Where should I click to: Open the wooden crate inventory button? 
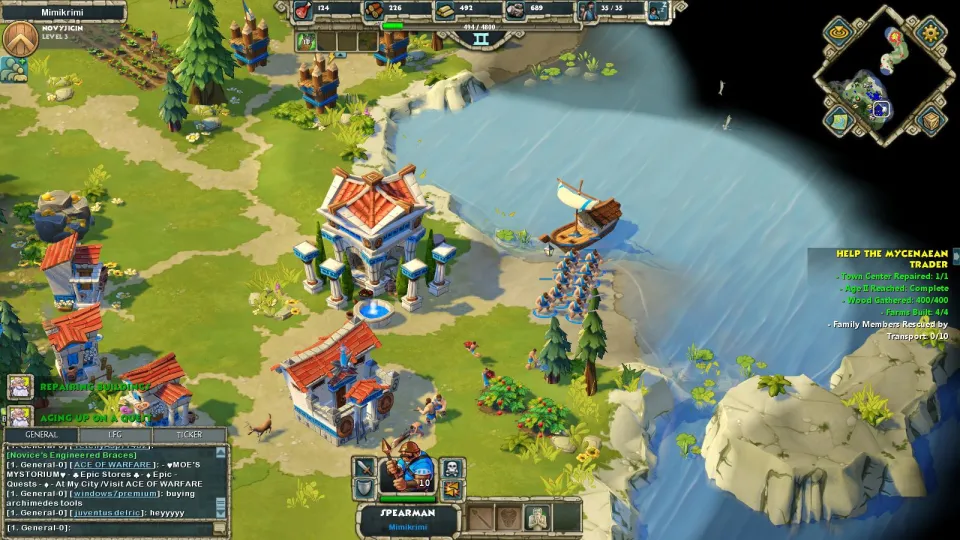931,121
